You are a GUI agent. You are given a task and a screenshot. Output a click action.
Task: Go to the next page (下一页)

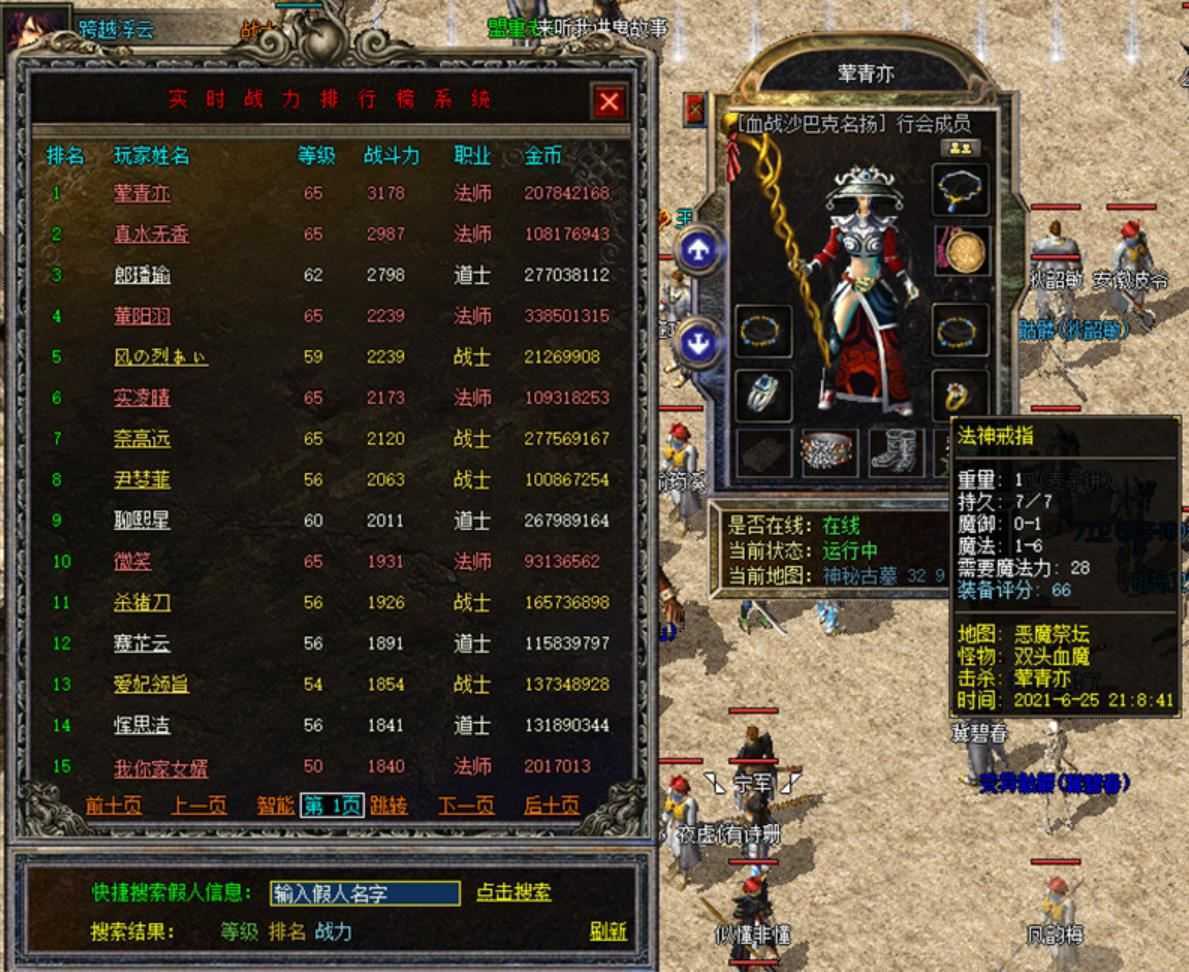[x=465, y=806]
